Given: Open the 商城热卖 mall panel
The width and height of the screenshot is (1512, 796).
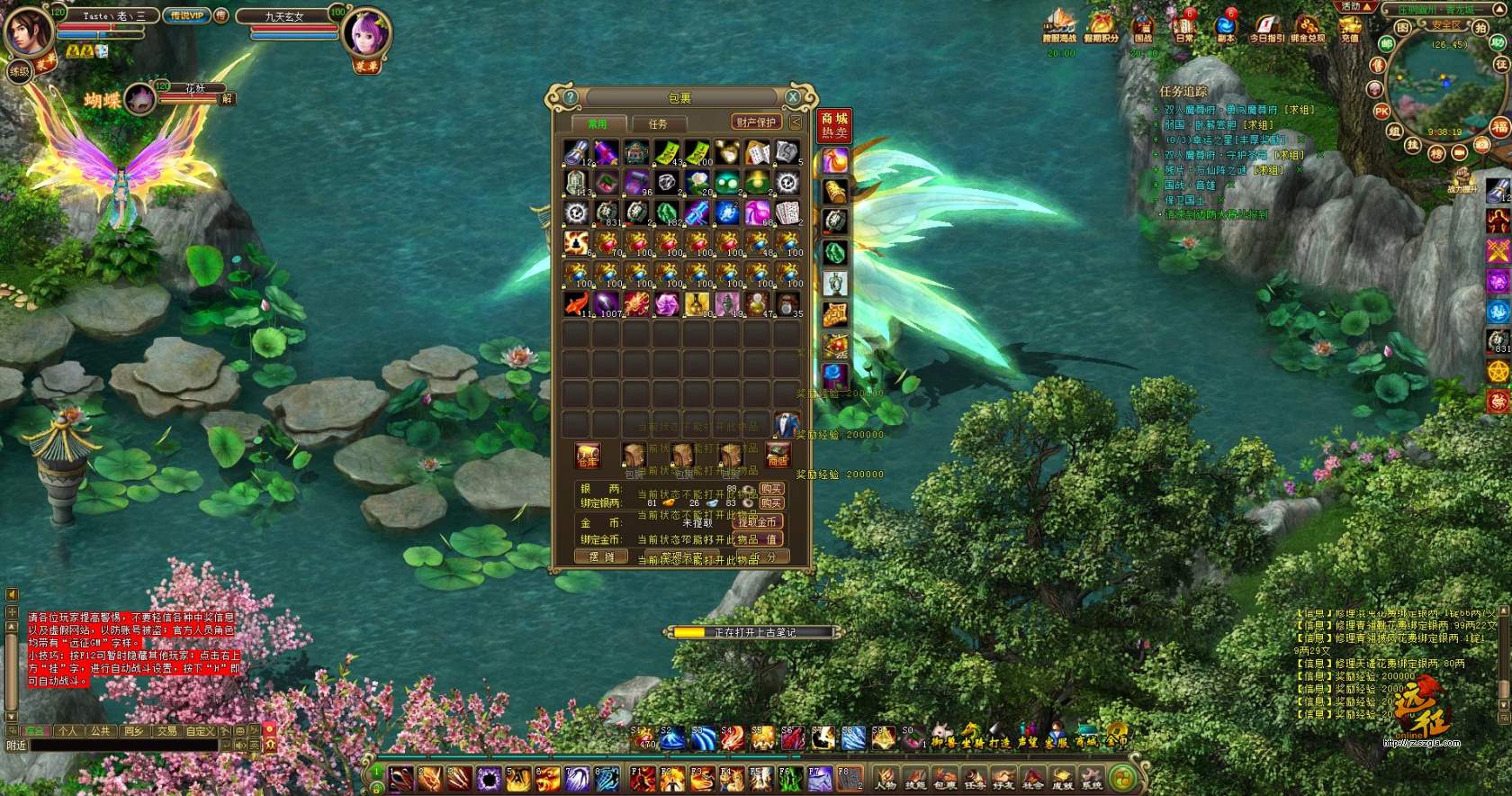Looking at the screenshot, I should (x=834, y=125).
